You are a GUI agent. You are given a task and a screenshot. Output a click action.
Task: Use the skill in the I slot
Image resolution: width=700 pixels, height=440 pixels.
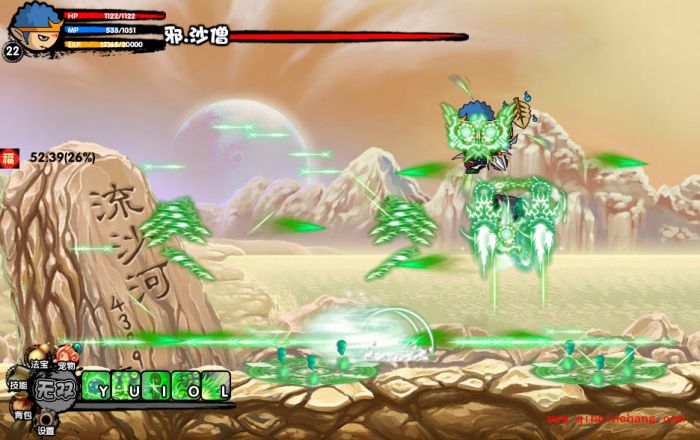pyautogui.click(x=157, y=385)
